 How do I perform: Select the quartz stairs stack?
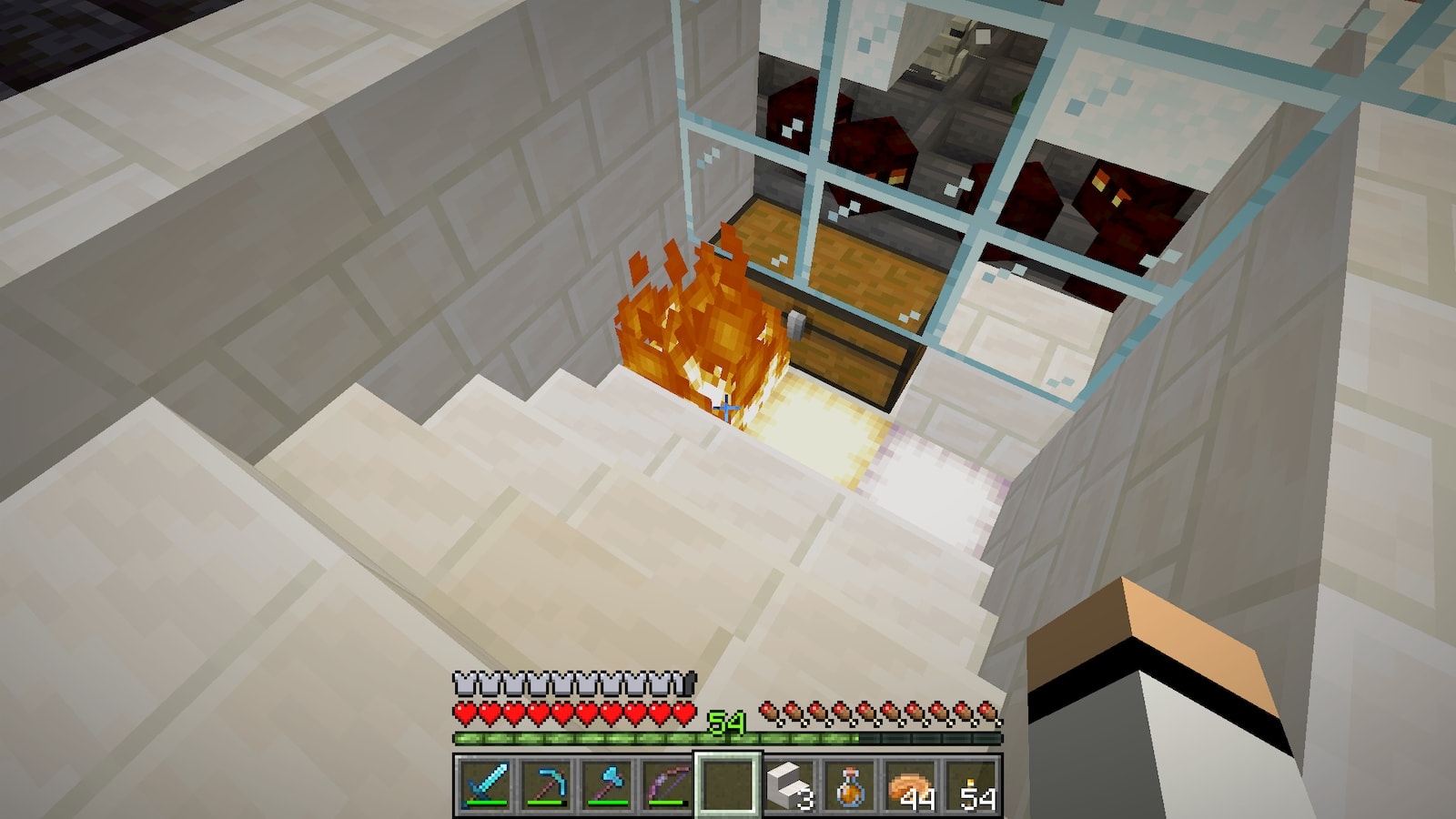coord(788,784)
